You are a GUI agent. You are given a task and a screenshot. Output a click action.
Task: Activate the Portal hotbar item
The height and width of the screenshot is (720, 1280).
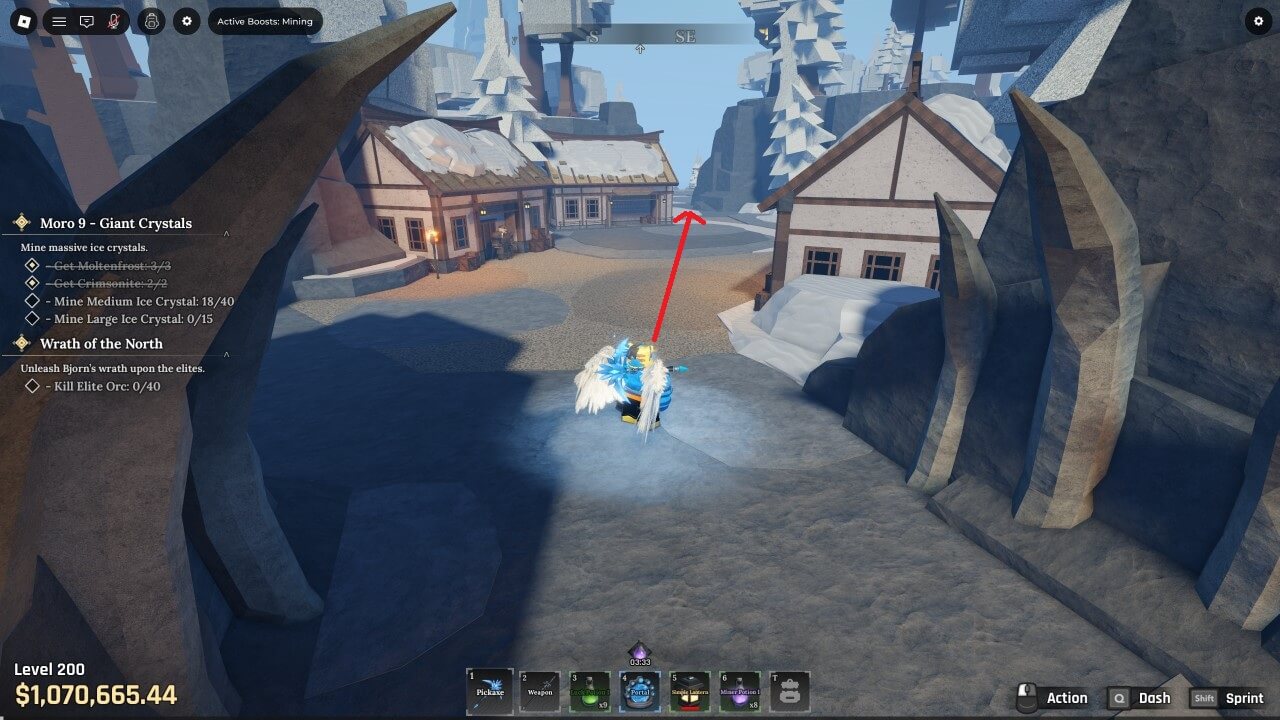640,691
